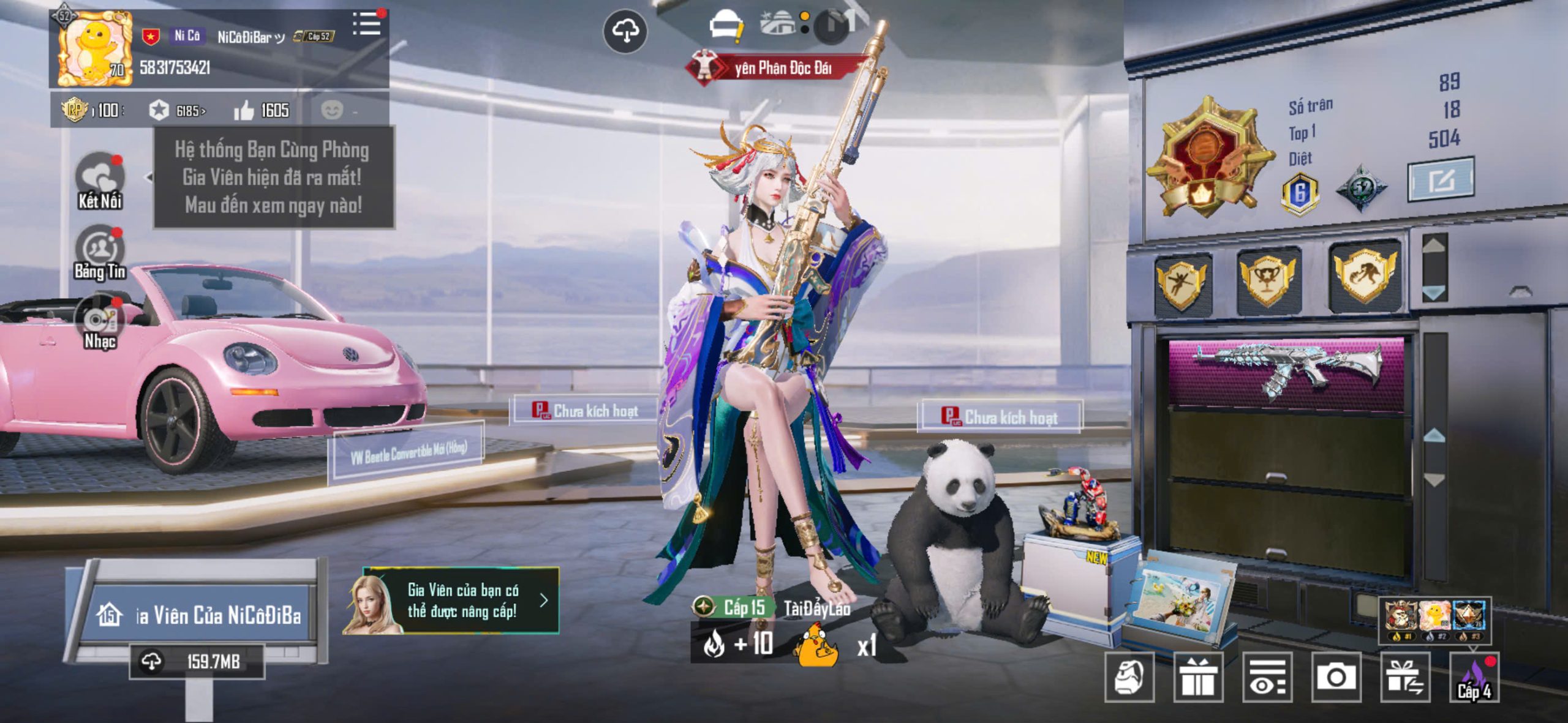View the yên Phận Độc Đái title banner

777,69
